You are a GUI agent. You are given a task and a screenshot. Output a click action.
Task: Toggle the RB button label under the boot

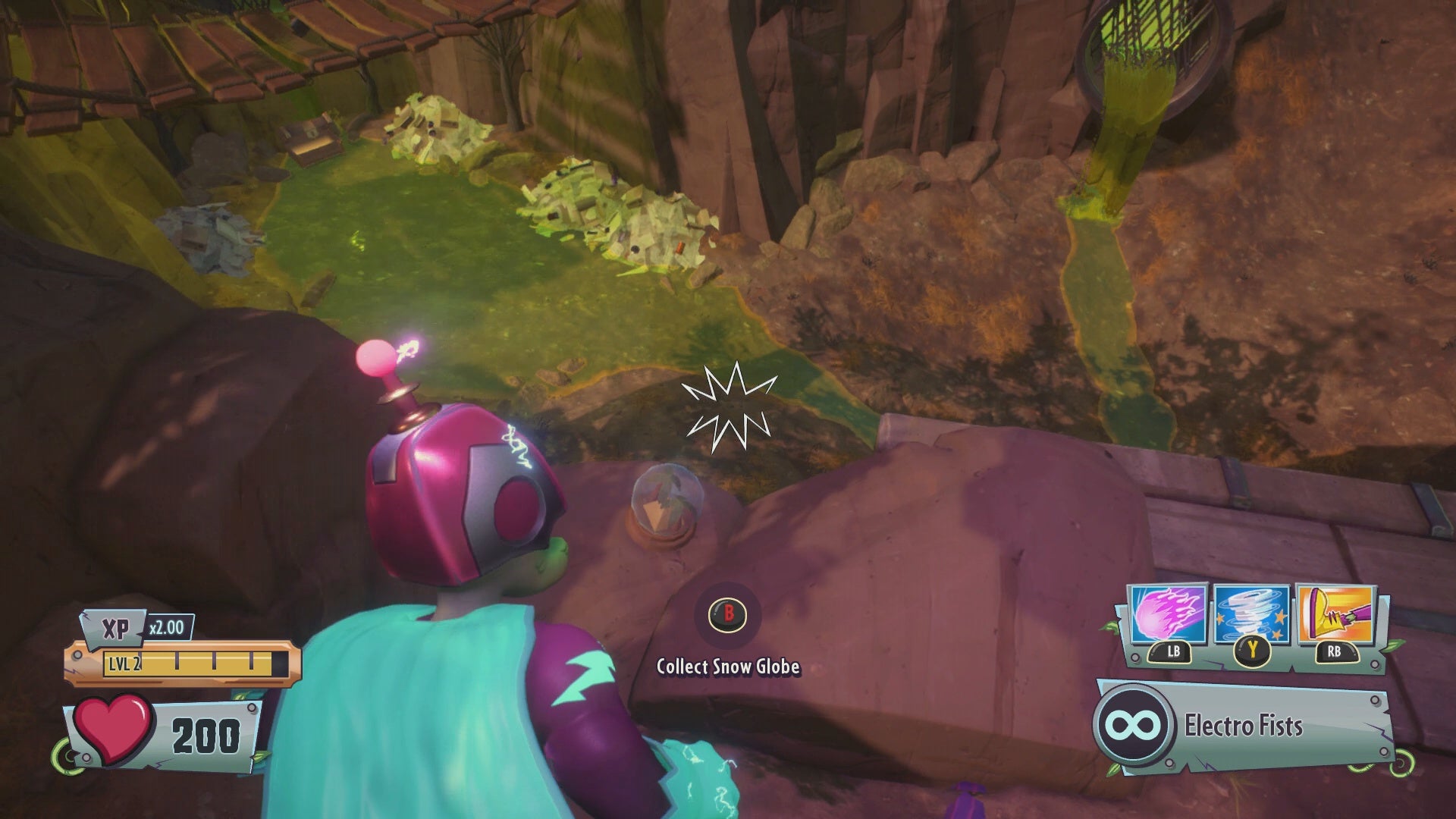point(1336,653)
